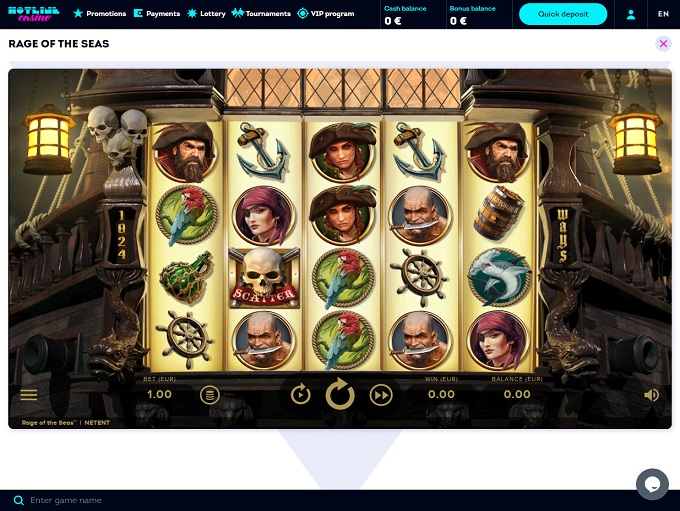Spin the reels with the central spin button
The width and height of the screenshot is (680, 511).
coord(340,395)
